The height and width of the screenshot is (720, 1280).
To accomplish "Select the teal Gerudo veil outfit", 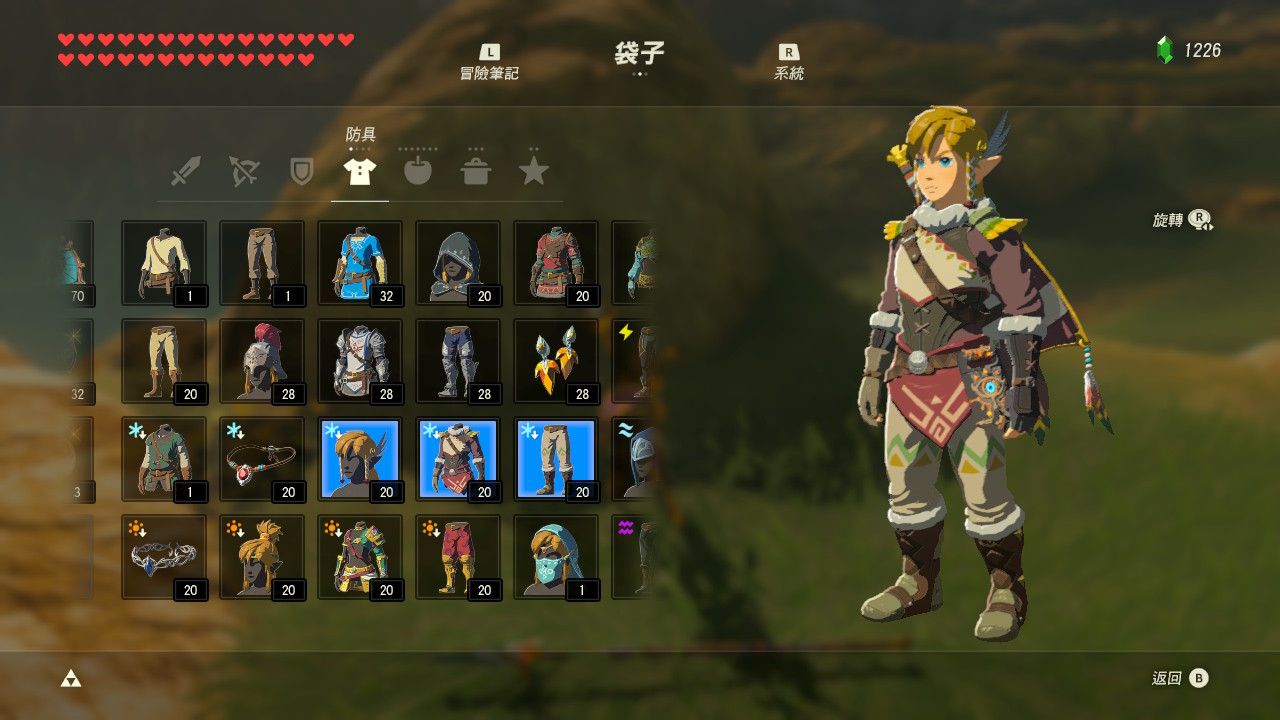I will [x=556, y=556].
